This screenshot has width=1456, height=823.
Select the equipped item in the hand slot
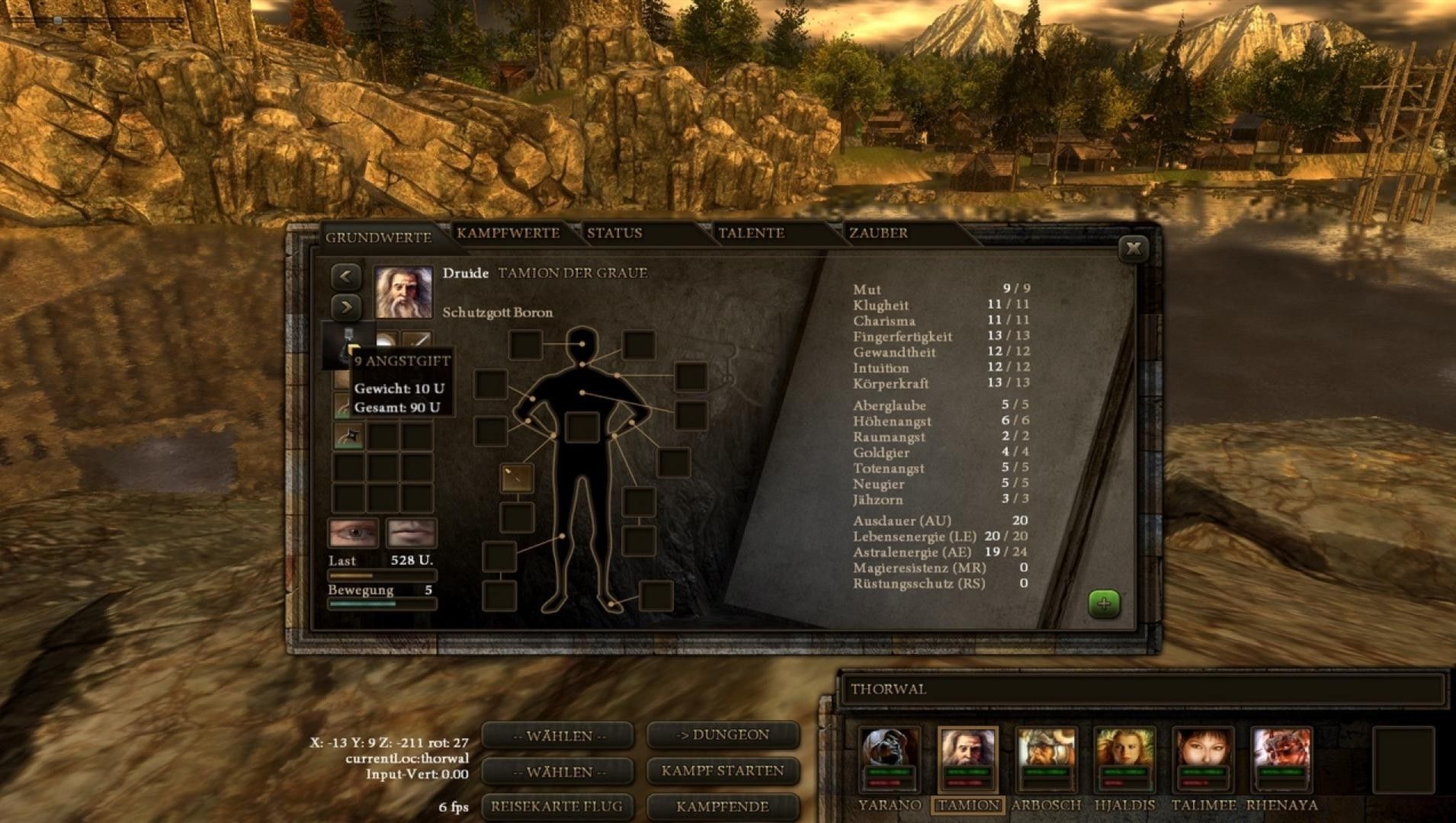pos(517,478)
